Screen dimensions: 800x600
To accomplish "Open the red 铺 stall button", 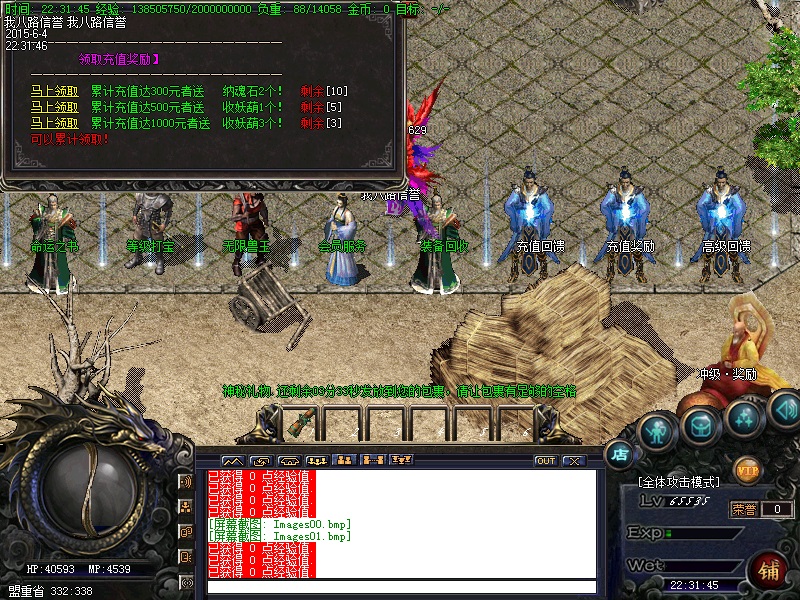I will [x=770, y=570].
